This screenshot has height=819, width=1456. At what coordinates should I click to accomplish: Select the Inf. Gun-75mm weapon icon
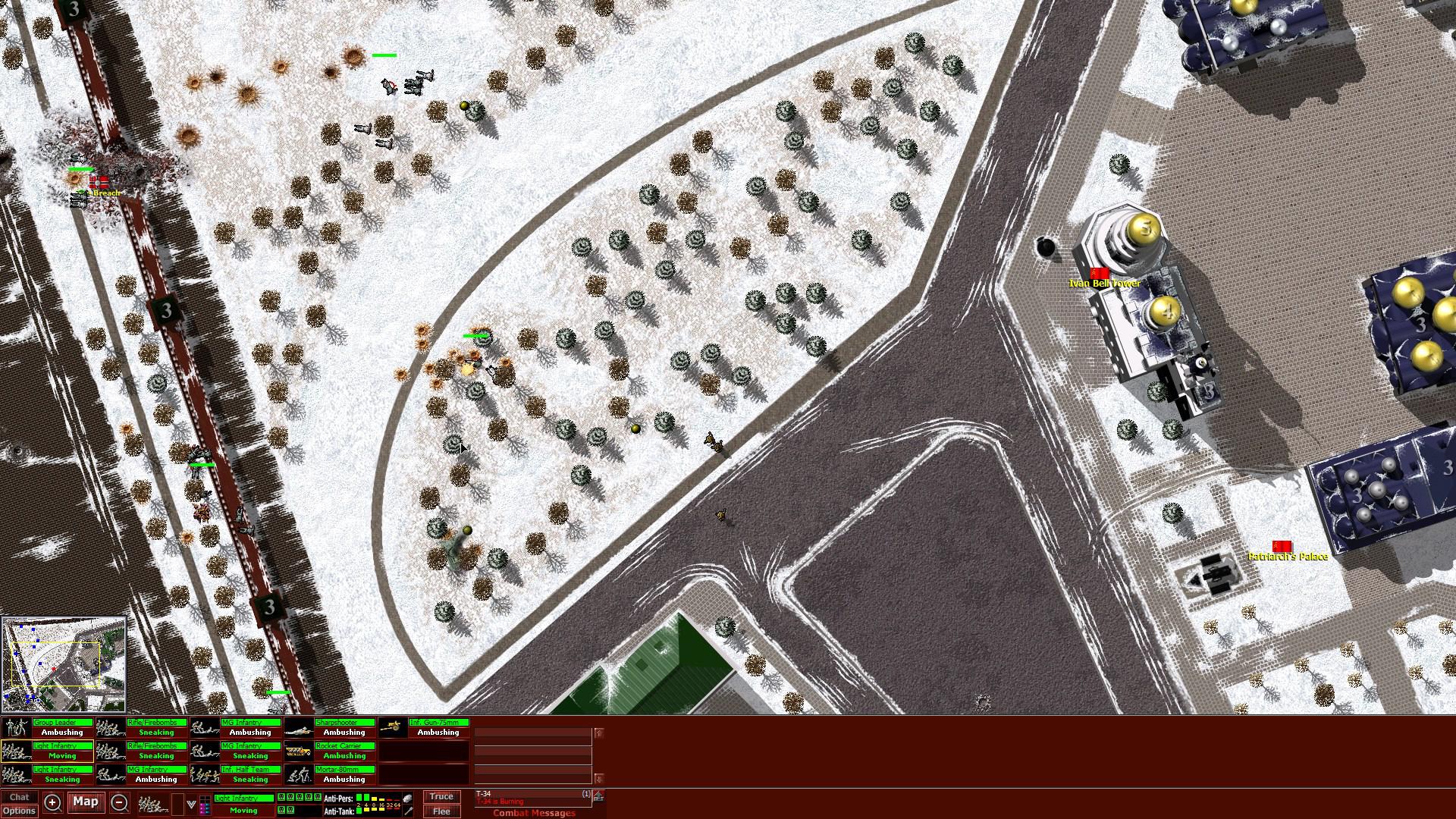[393, 730]
